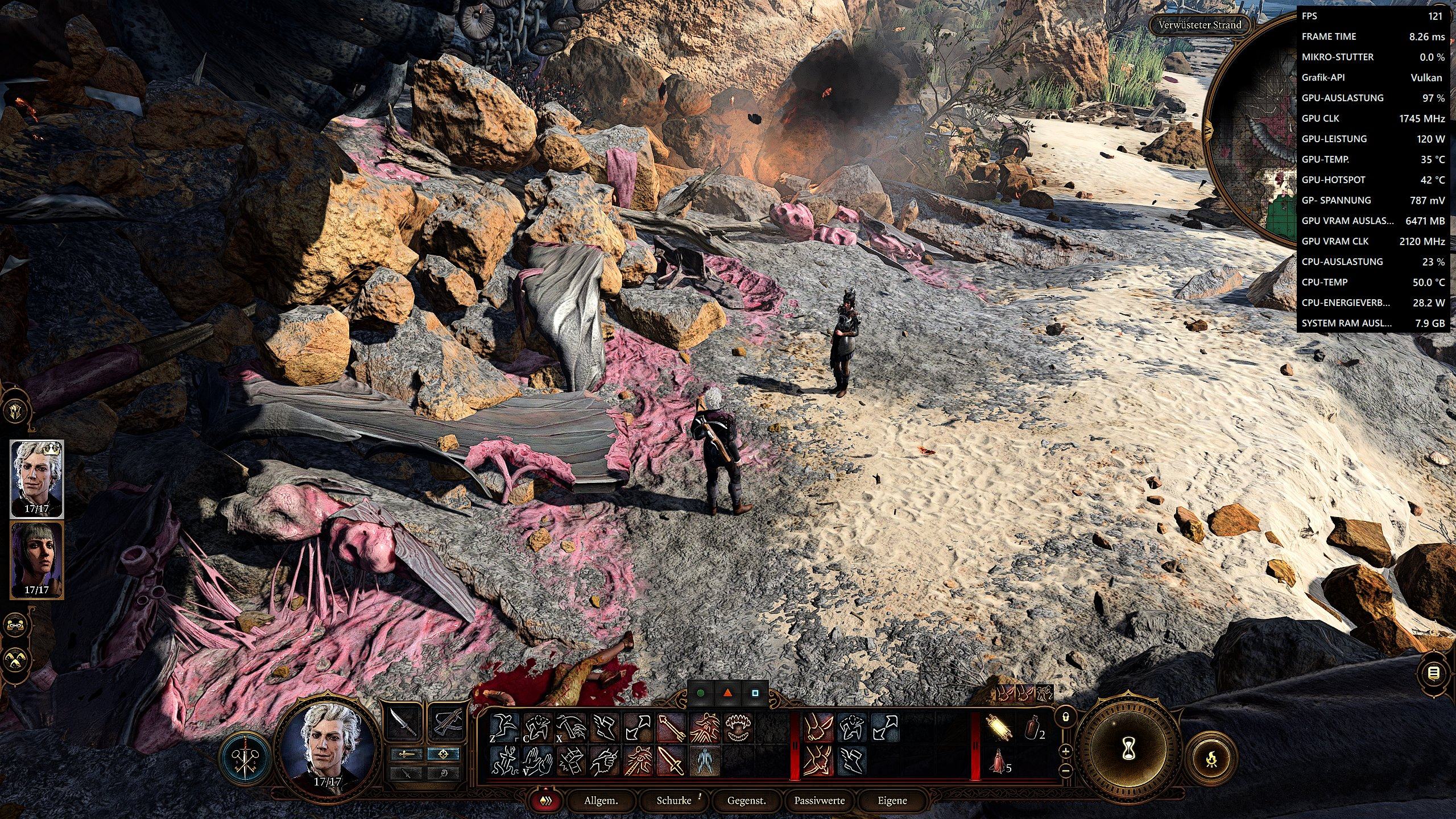Select the crossbow ranged weapon slot

[x=446, y=723]
